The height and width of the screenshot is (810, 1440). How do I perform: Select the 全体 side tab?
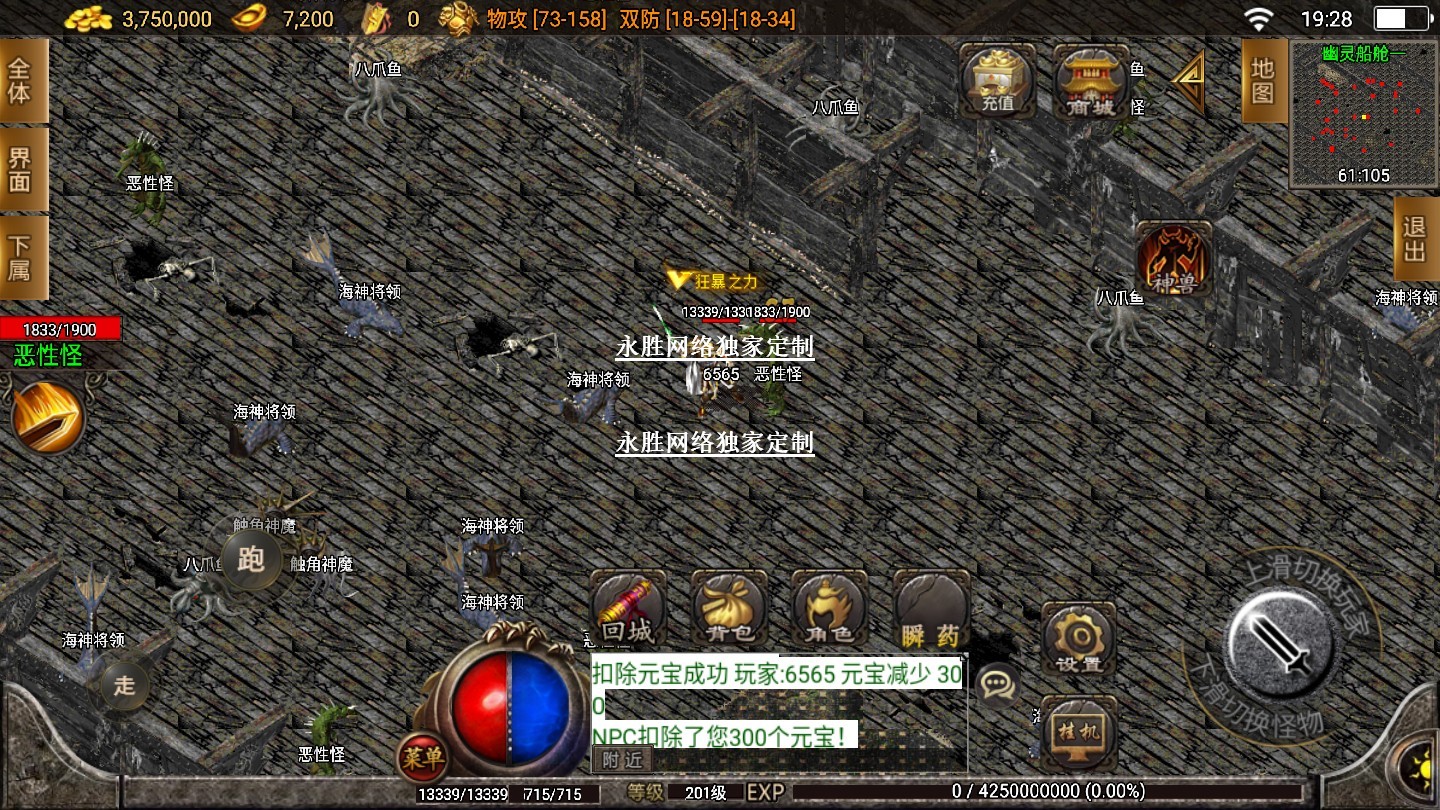22,81
